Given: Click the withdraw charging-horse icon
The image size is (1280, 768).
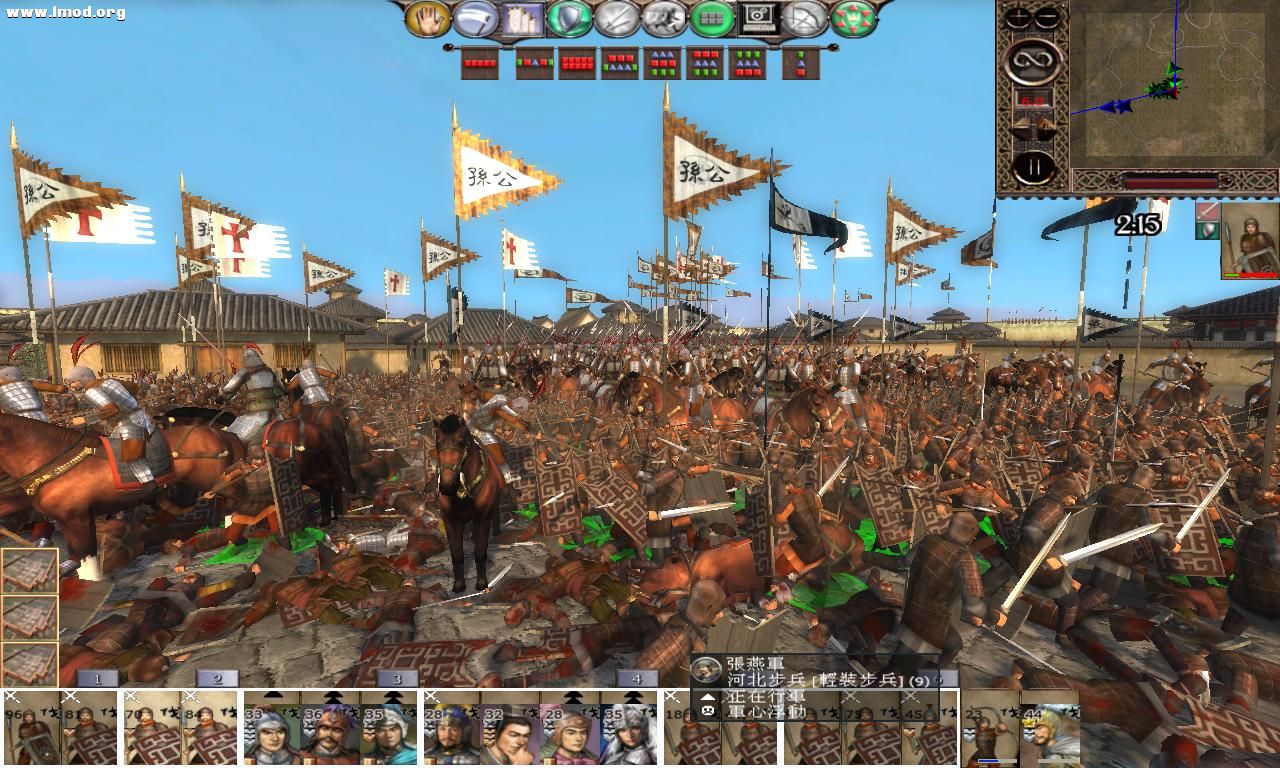Looking at the screenshot, I should [665, 20].
